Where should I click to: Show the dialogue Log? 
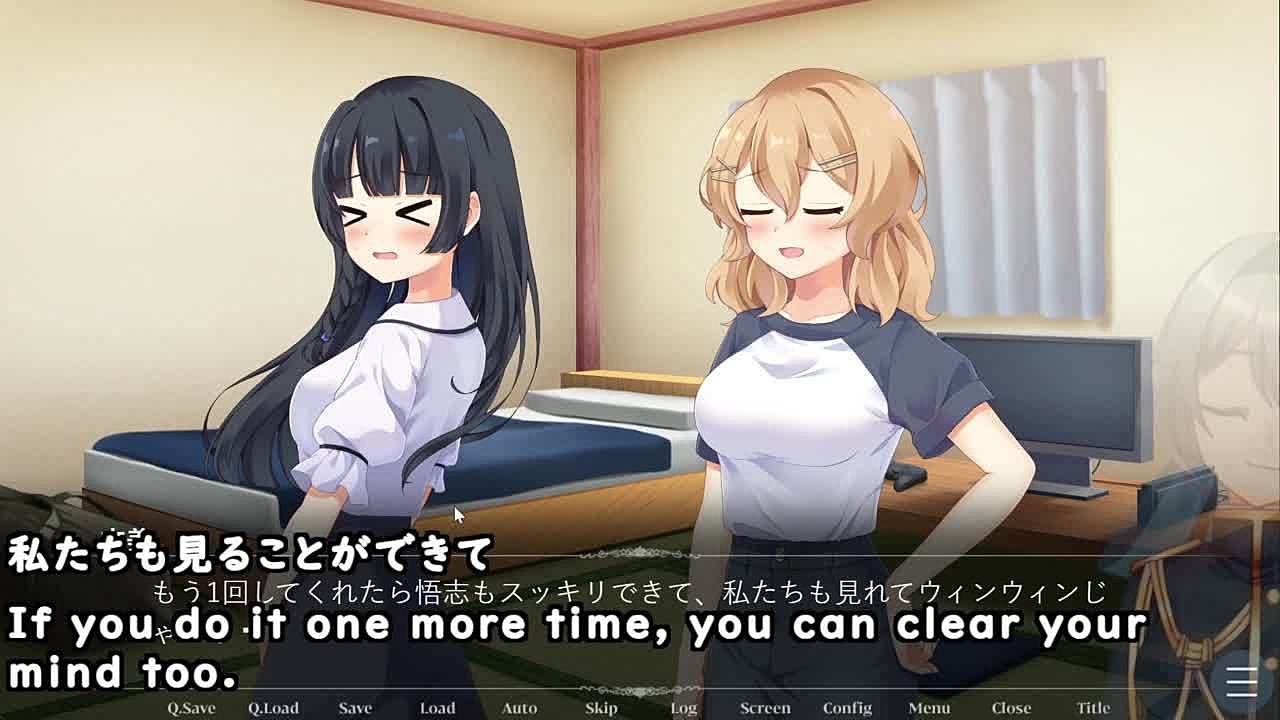(684, 708)
